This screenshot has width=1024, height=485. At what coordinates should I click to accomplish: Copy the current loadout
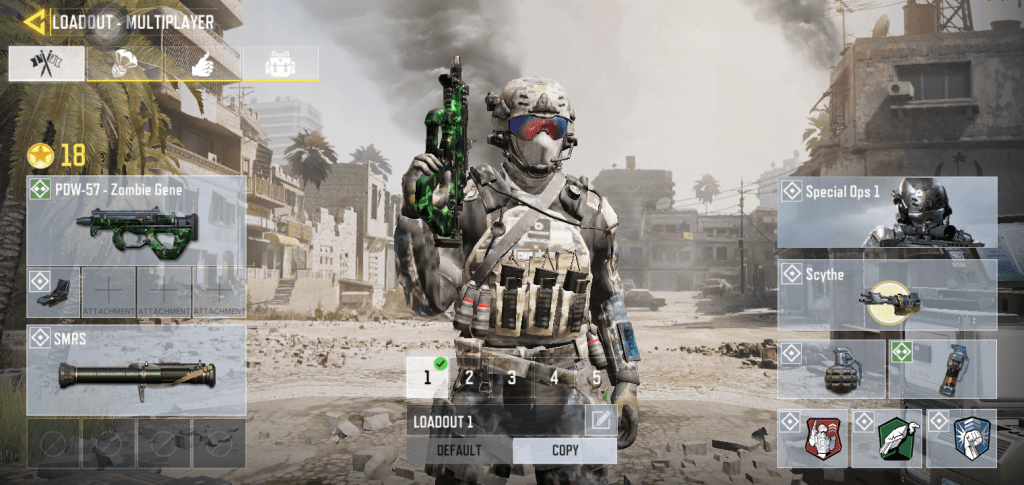tap(565, 450)
